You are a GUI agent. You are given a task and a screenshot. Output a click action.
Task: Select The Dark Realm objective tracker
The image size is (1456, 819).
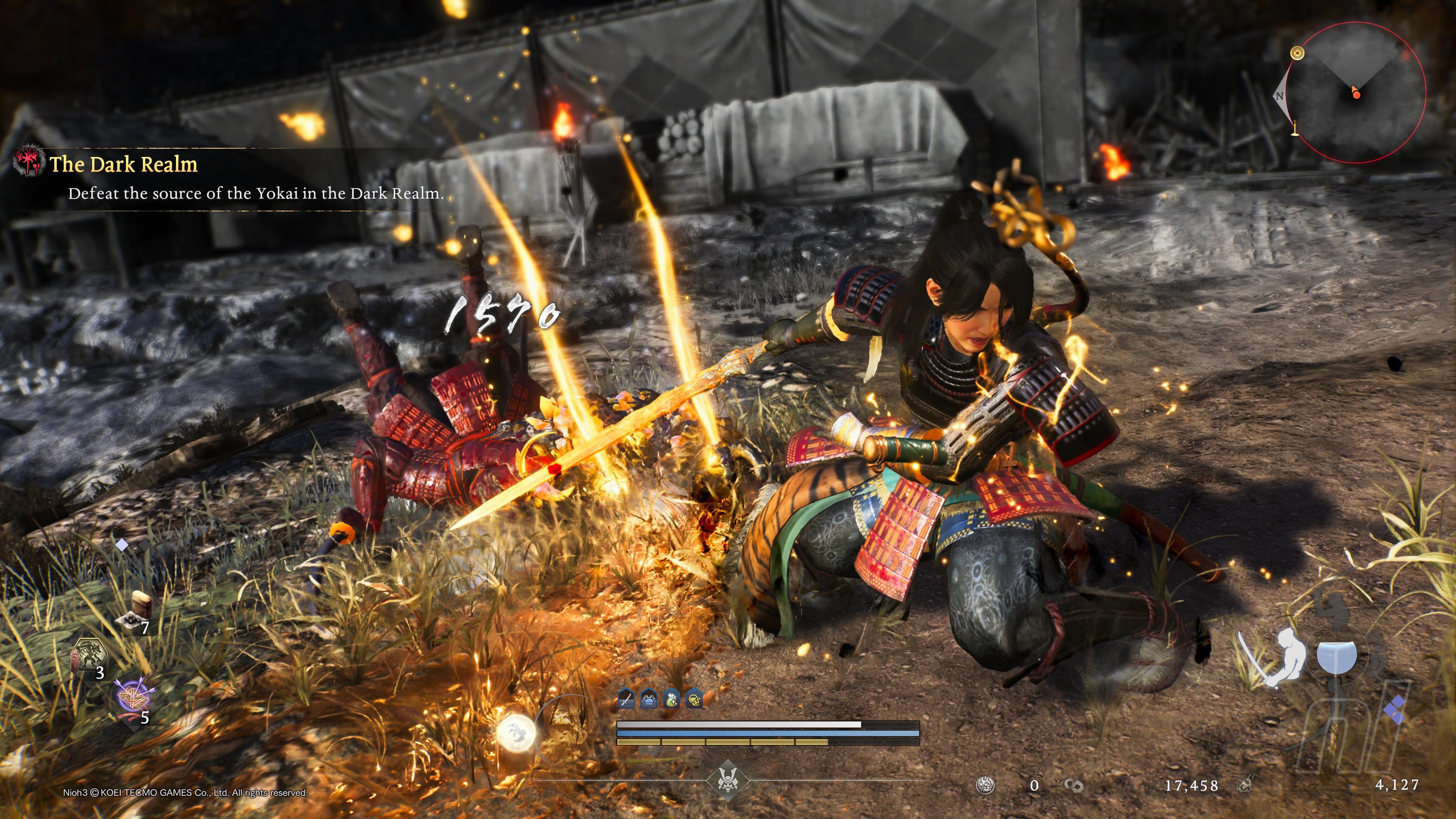pos(124,165)
